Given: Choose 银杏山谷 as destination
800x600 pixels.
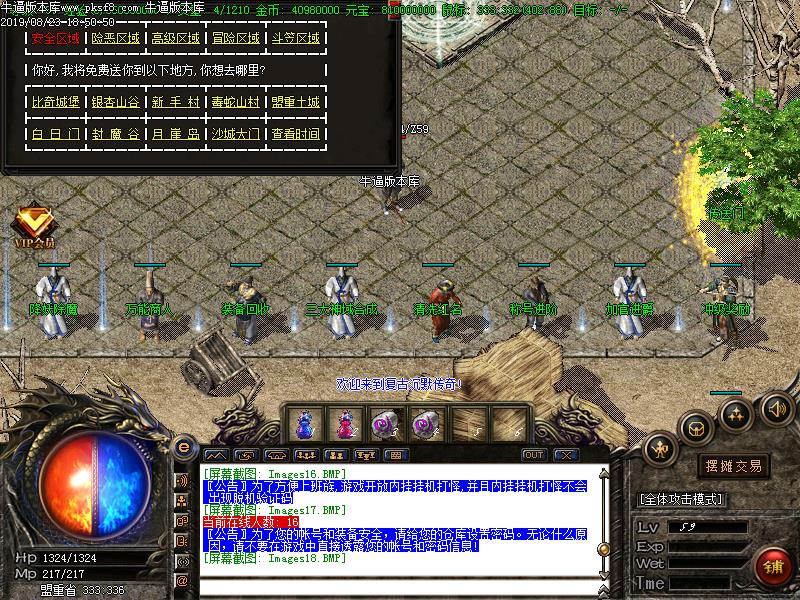Looking at the screenshot, I should pyautogui.click(x=115, y=103).
